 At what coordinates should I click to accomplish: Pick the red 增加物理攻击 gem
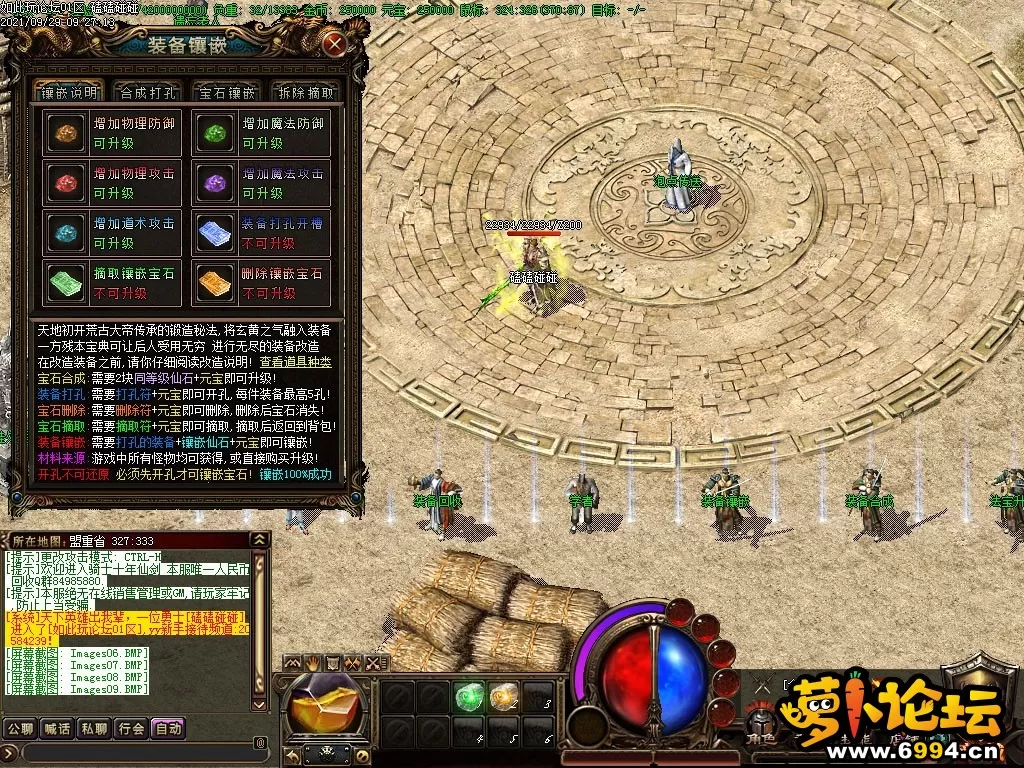[67, 183]
